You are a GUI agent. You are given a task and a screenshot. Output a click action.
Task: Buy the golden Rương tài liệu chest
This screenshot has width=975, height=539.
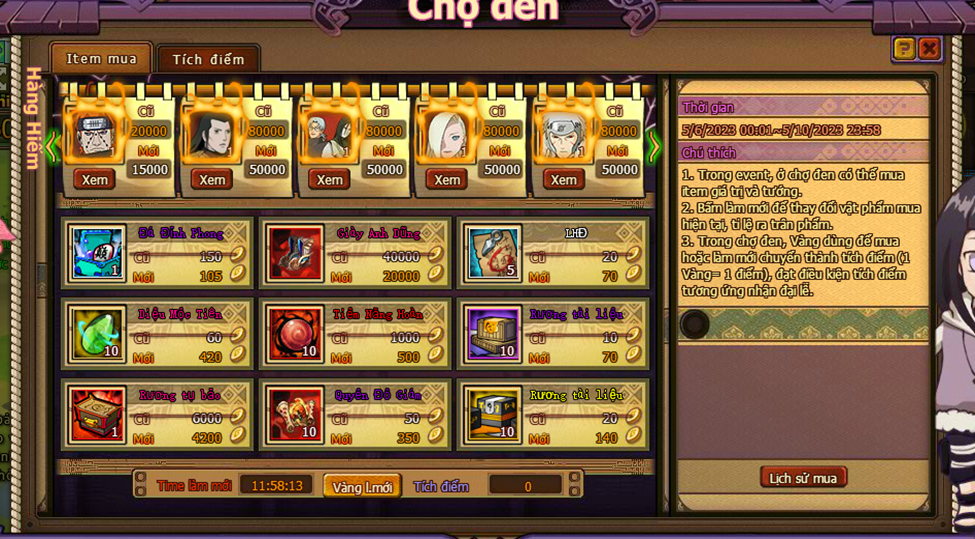tap(494, 414)
